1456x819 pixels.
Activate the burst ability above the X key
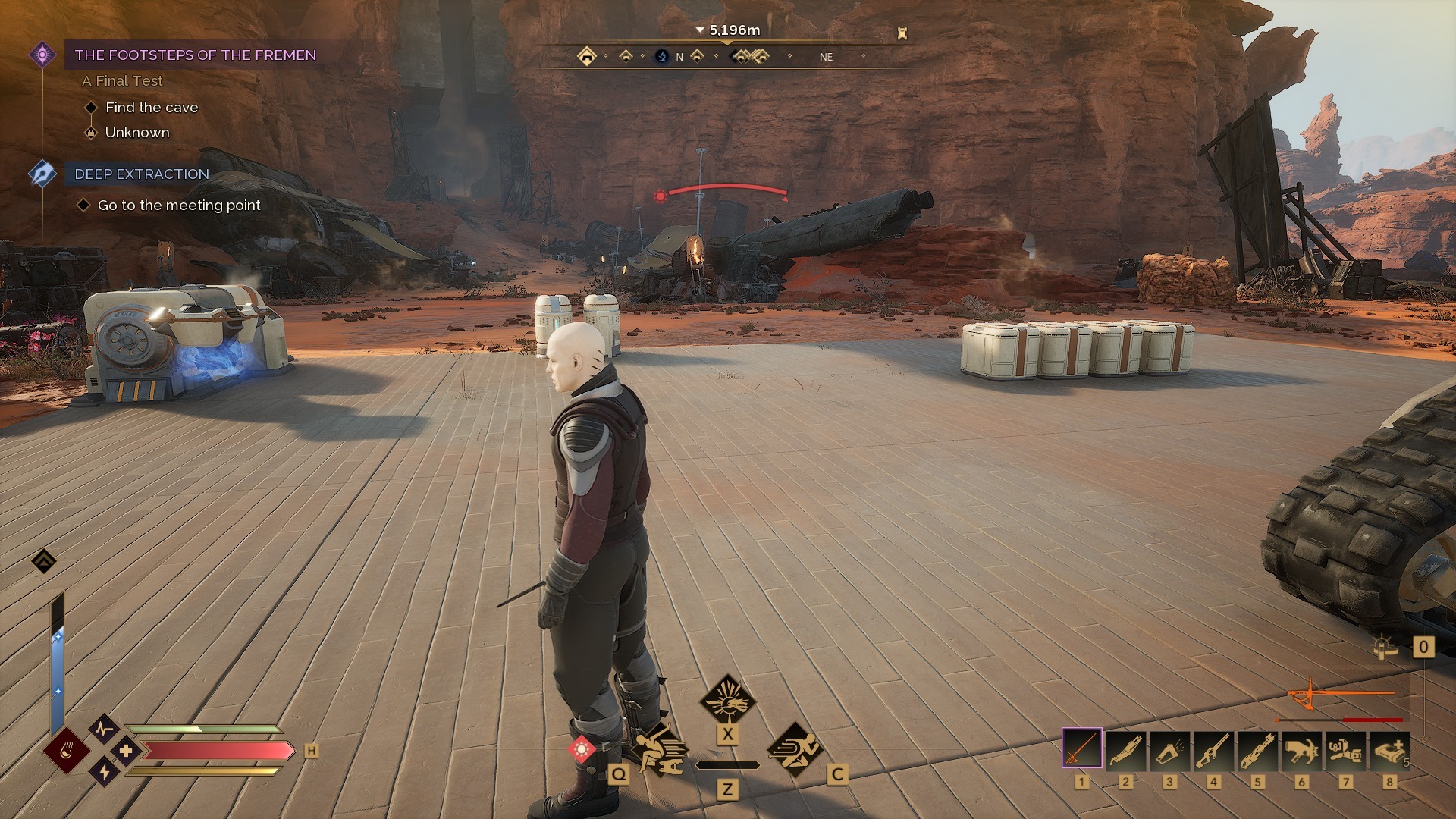[x=726, y=699]
